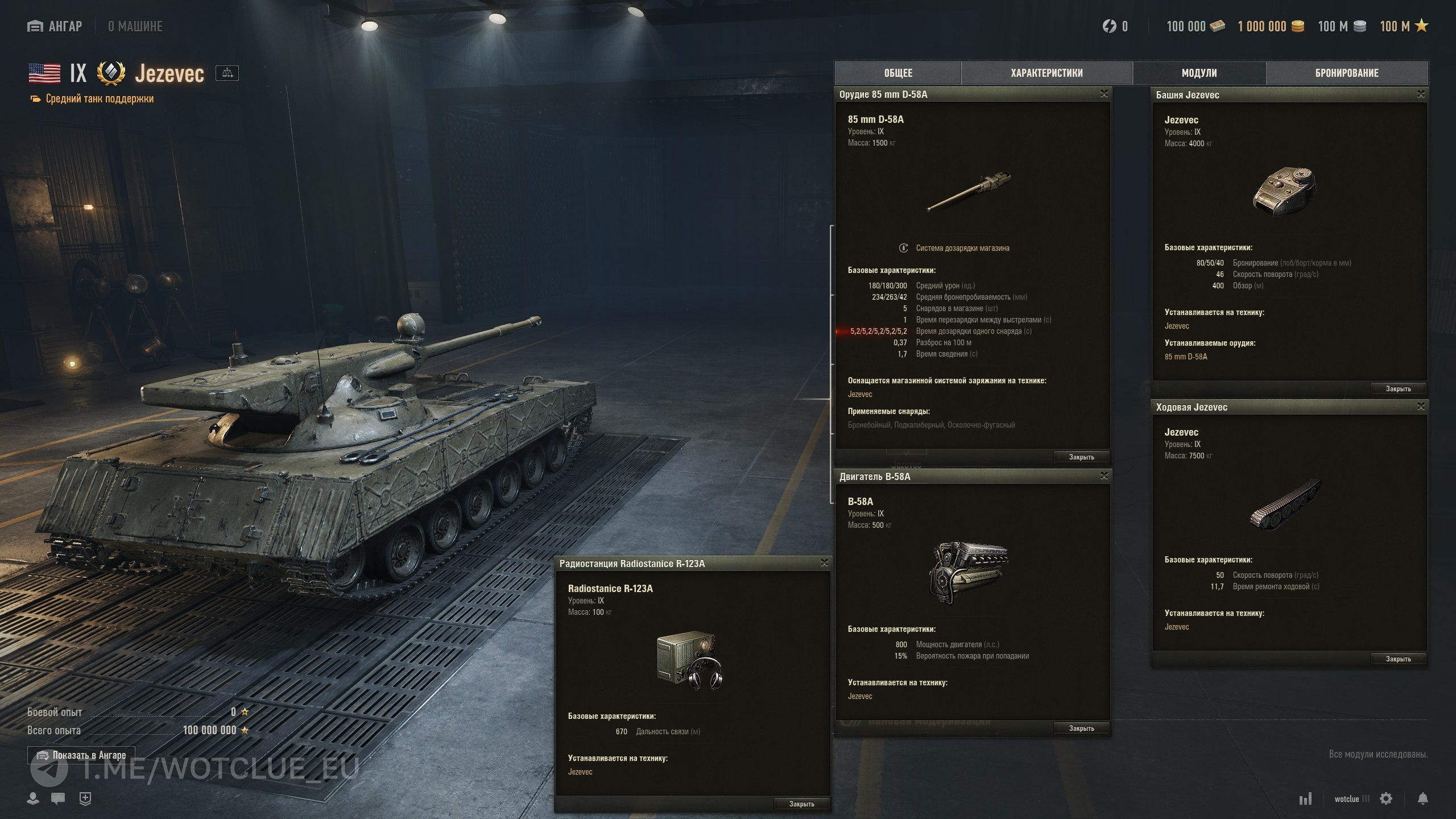Close the Орудие 85 mm D-58A window
The image size is (1456, 819).
click(1104, 94)
